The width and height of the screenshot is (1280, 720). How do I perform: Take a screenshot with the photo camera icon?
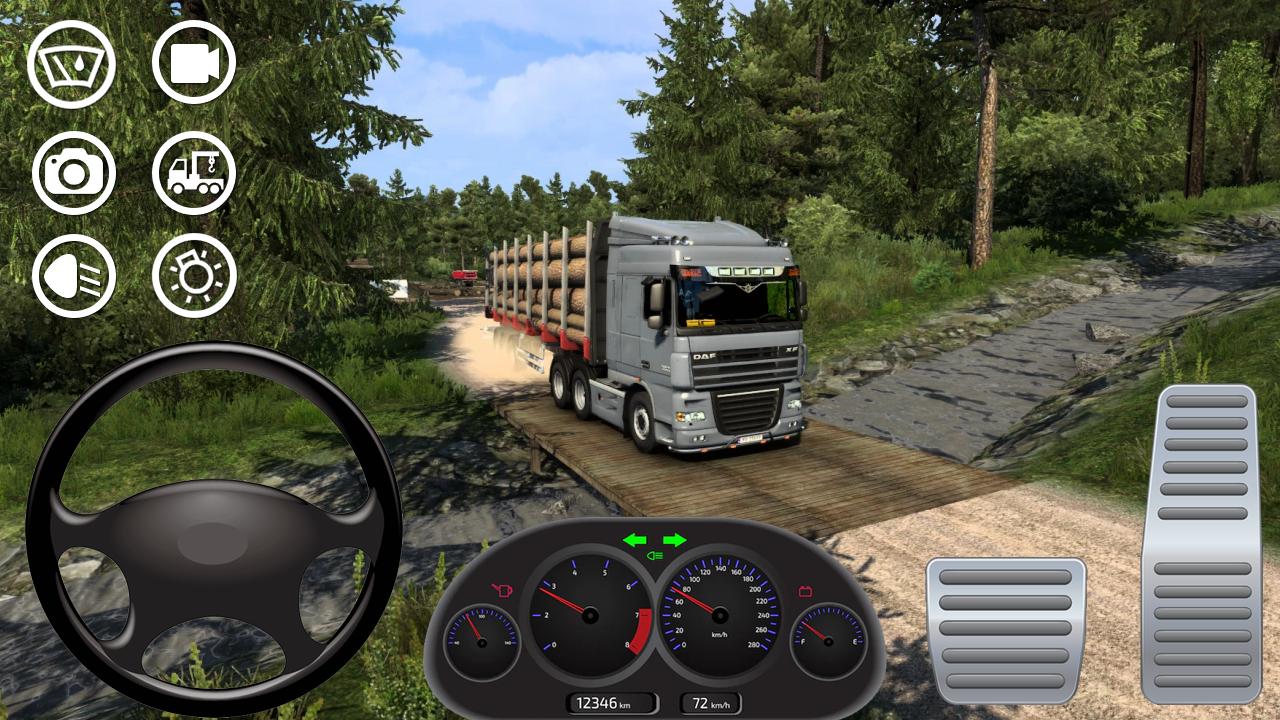tap(74, 173)
